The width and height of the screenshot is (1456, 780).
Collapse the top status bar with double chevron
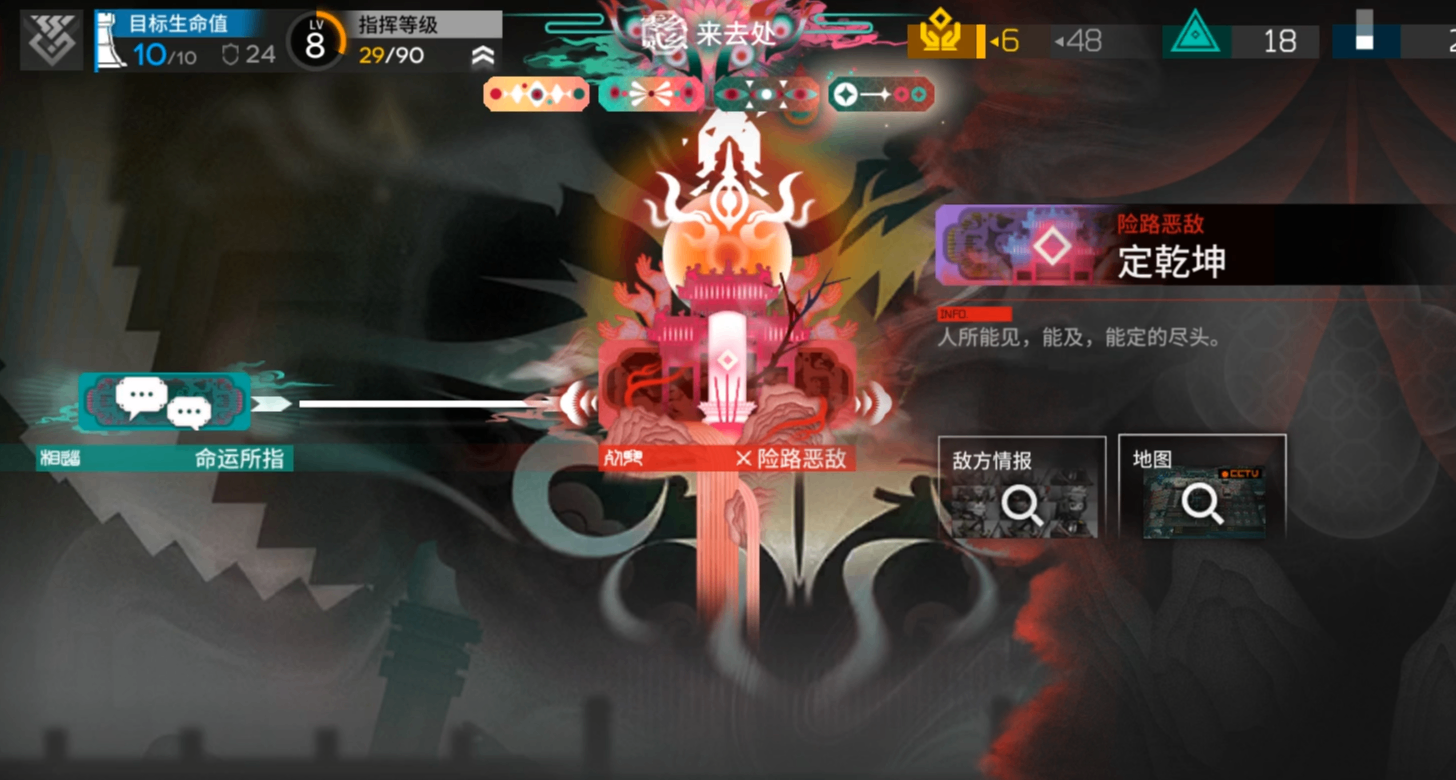pos(483,57)
